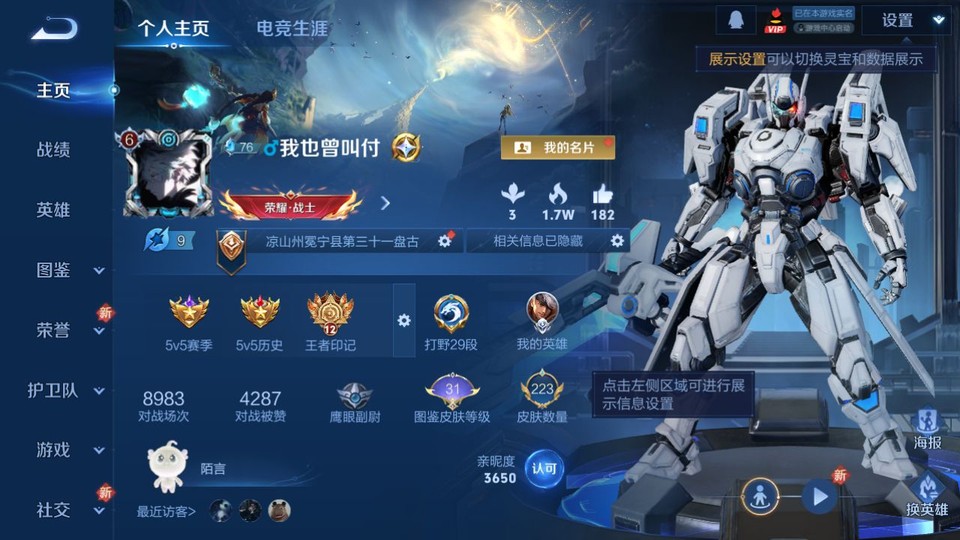This screenshot has height=540, width=960.
Task: Open 我的名片 card button
Action: click(x=557, y=148)
